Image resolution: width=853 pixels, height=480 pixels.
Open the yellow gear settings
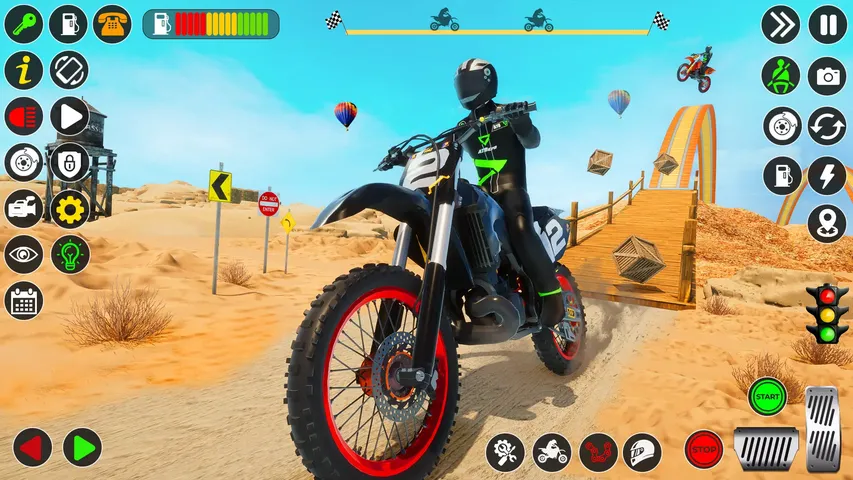[x=70, y=208]
